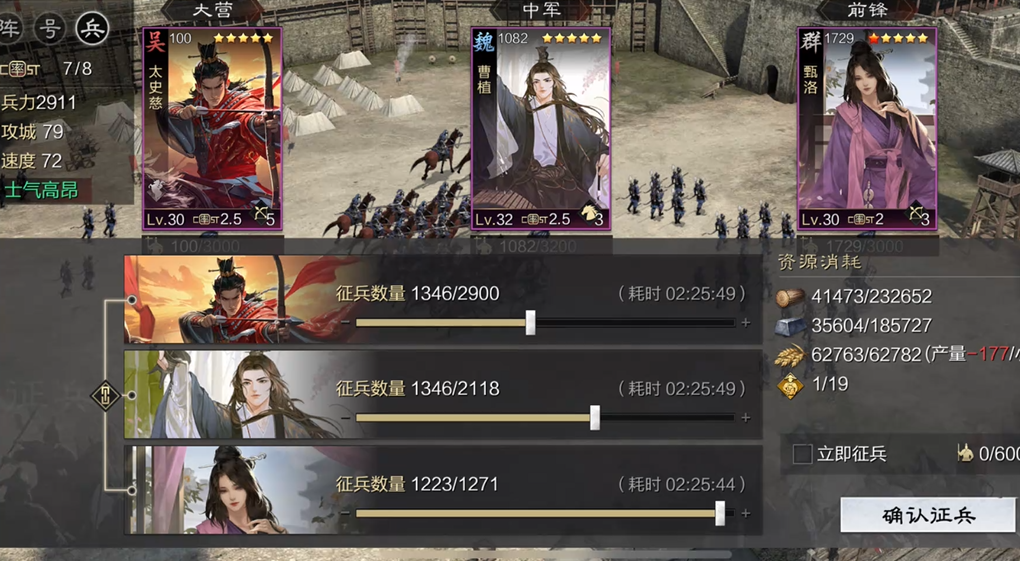Select the 曹植 general card

coord(540,130)
